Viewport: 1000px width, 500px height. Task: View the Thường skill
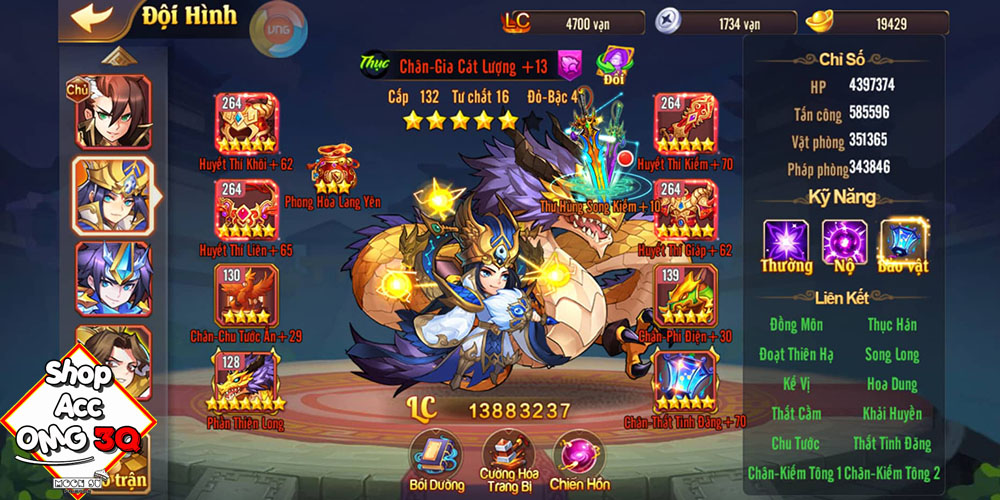[x=786, y=242]
